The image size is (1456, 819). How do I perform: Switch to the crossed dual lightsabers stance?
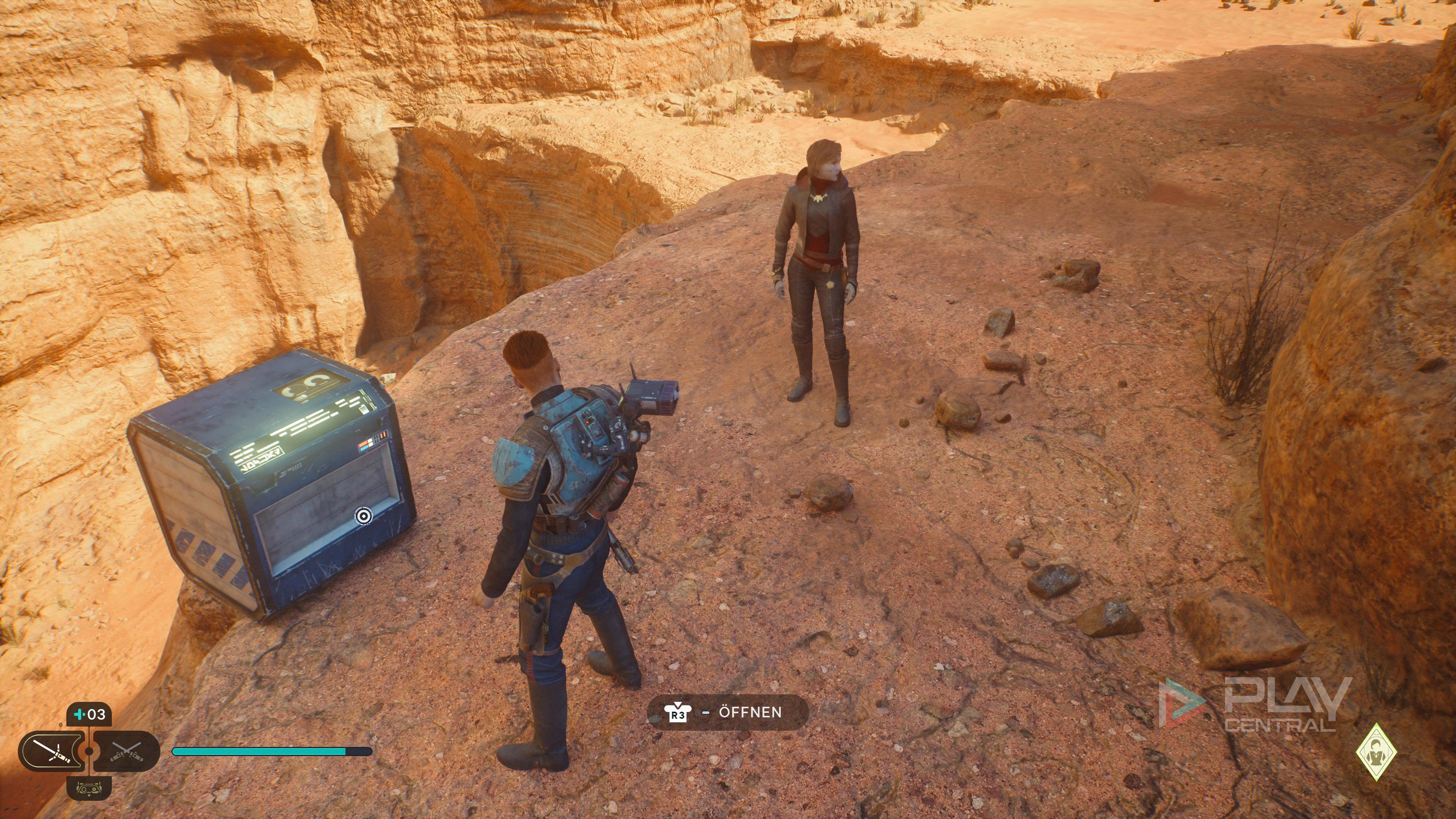(x=126, y=751)
